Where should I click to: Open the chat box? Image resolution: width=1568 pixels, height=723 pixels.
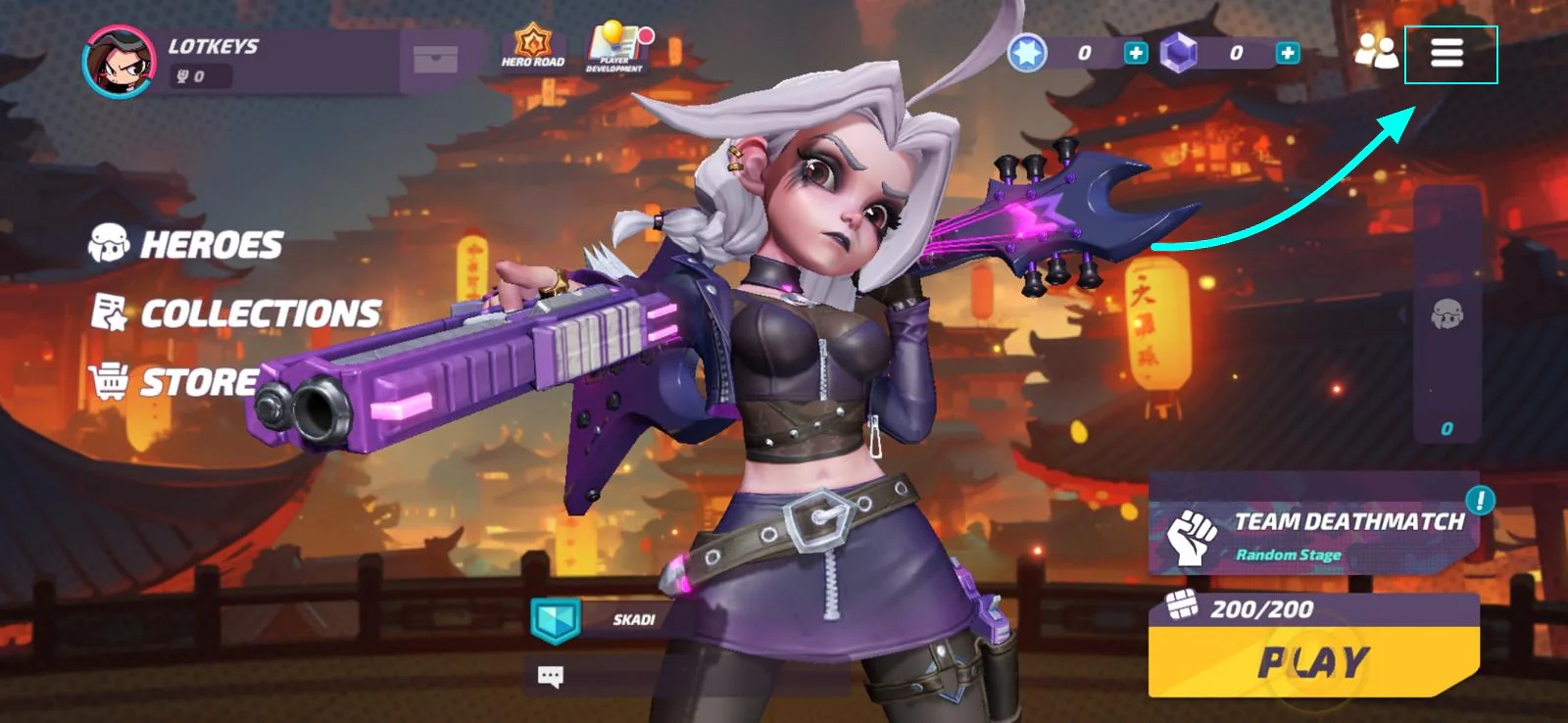pyautogui.click(x=551, y=675)
